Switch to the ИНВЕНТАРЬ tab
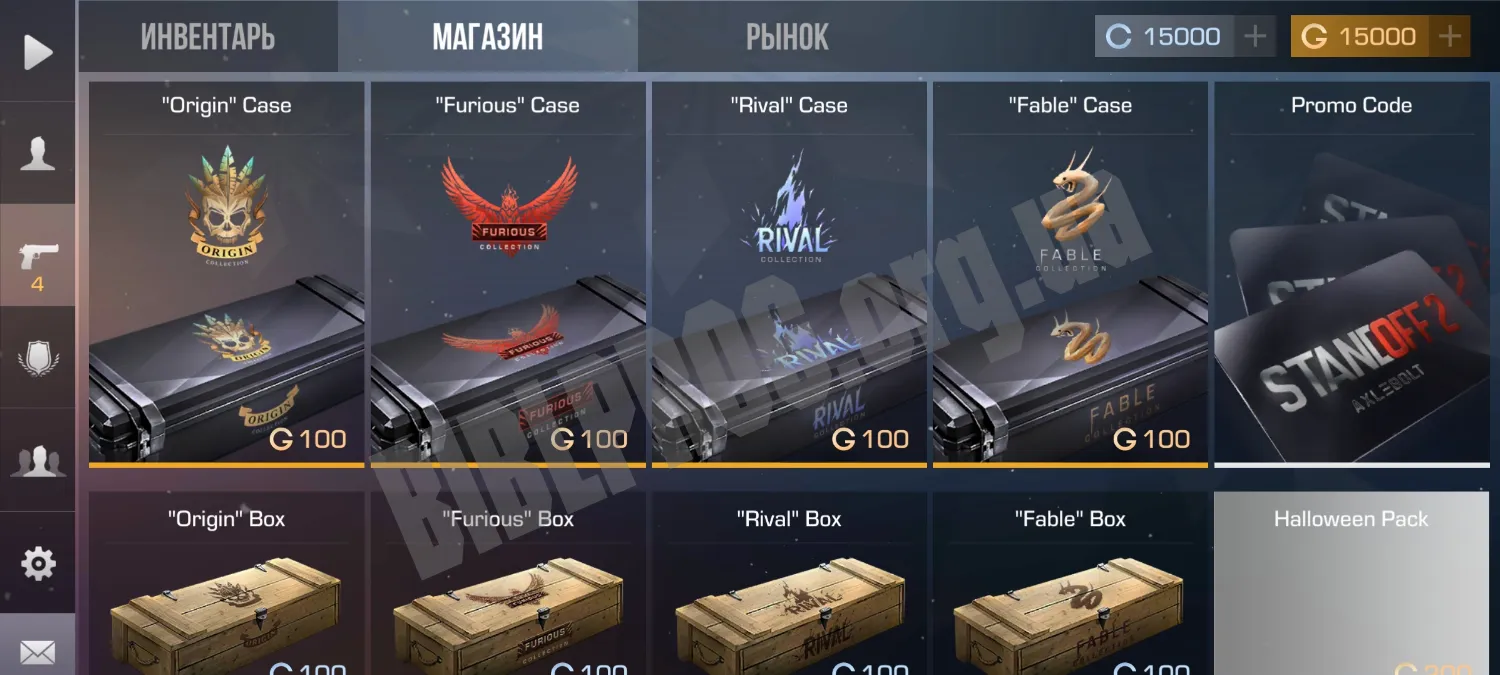 click(208, 37)
